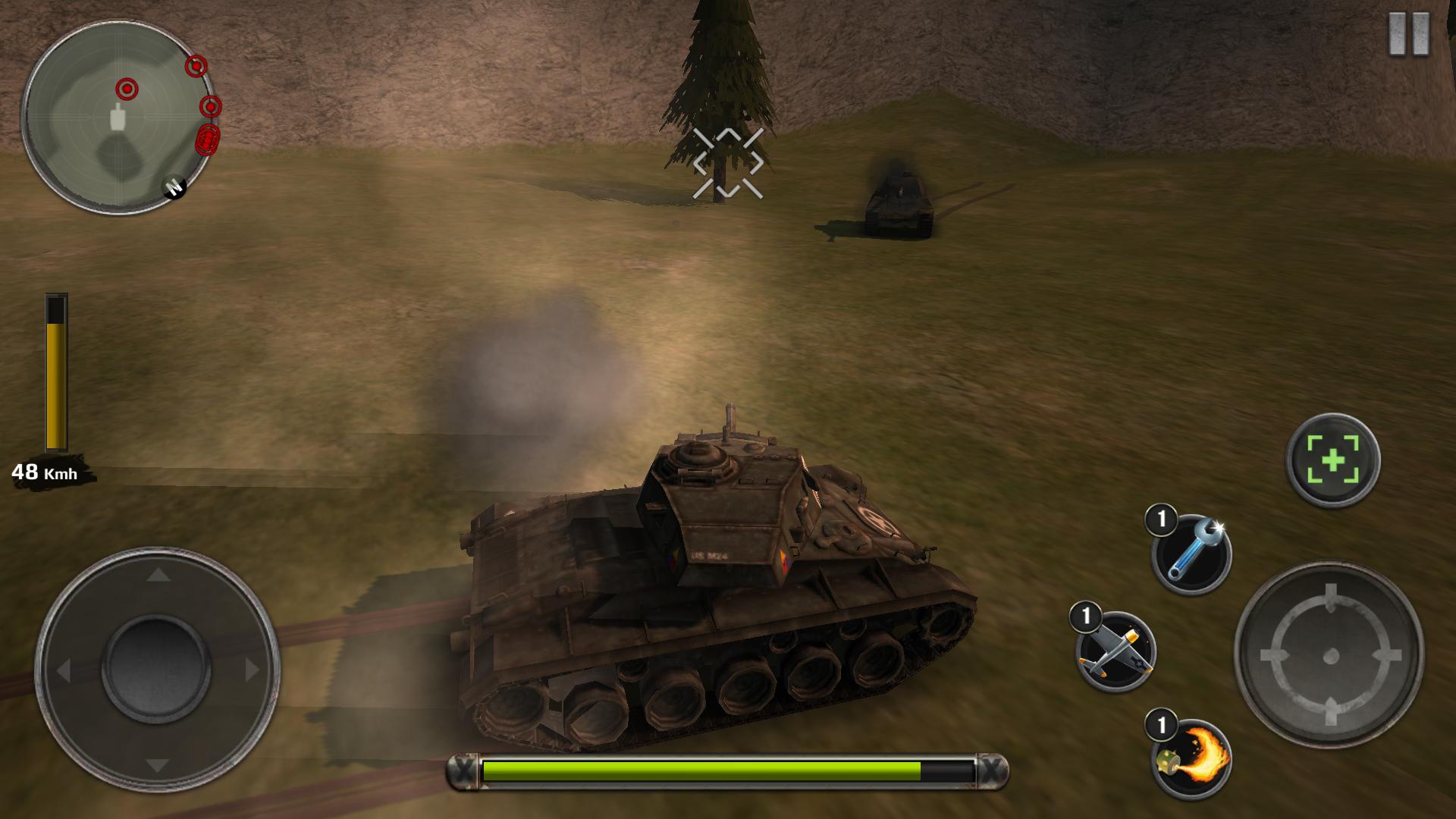Call in the airstrike consumable
Viewport: 1456px width, 819px height.
coord(1116,651)
